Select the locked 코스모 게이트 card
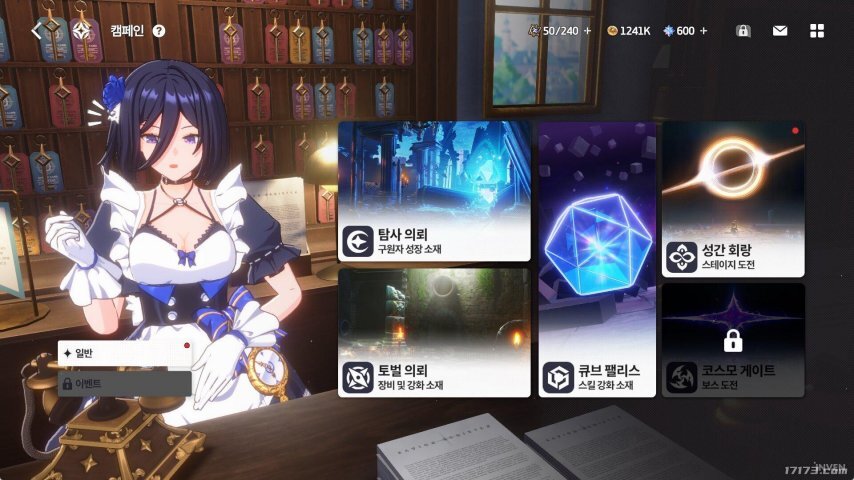854x480 pixels. (x=733, y=340)
